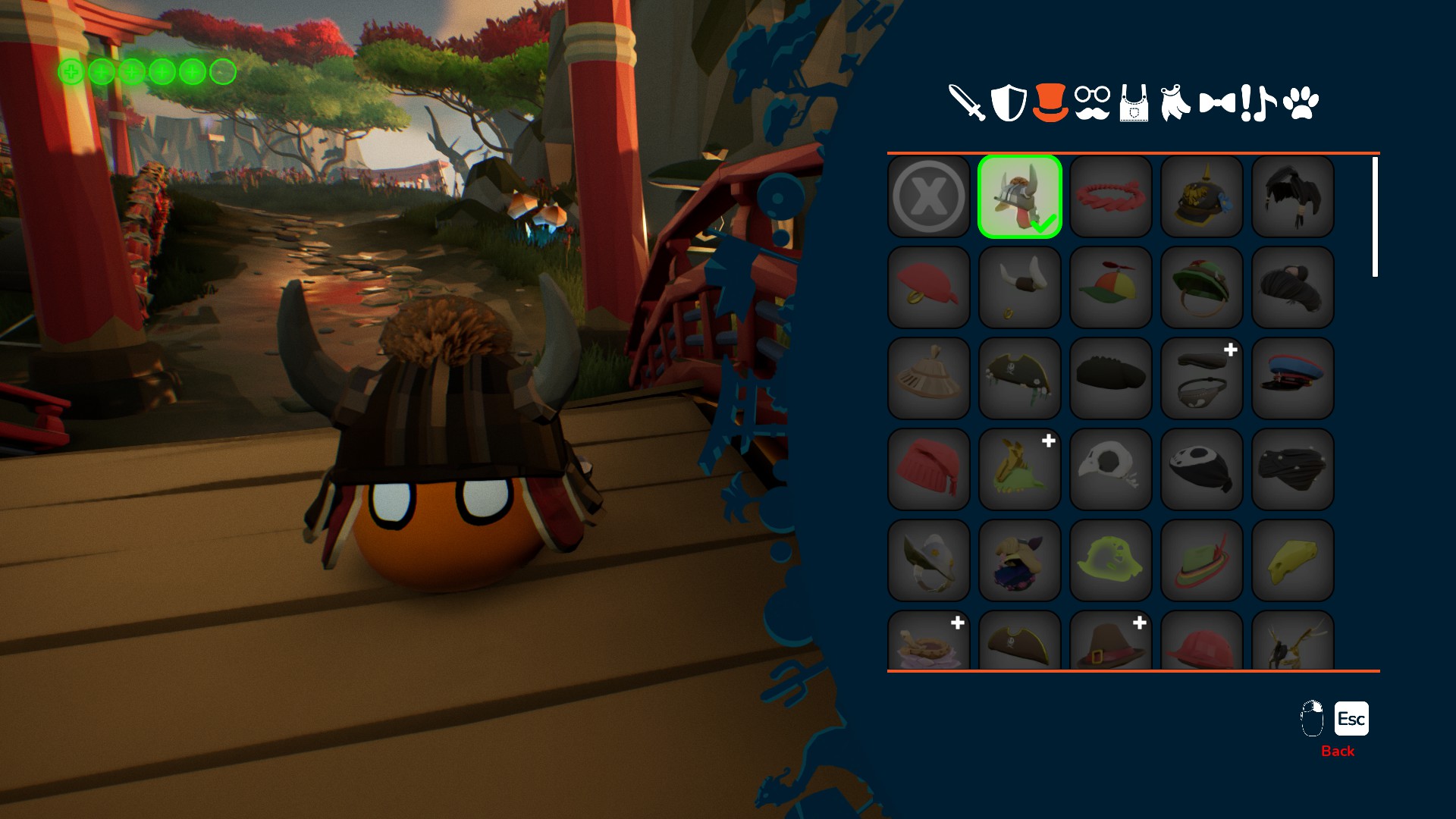The width and height of the screenshot is (1456, 819).
Task: Open the shield category tab
Action: coord(1009,102)
